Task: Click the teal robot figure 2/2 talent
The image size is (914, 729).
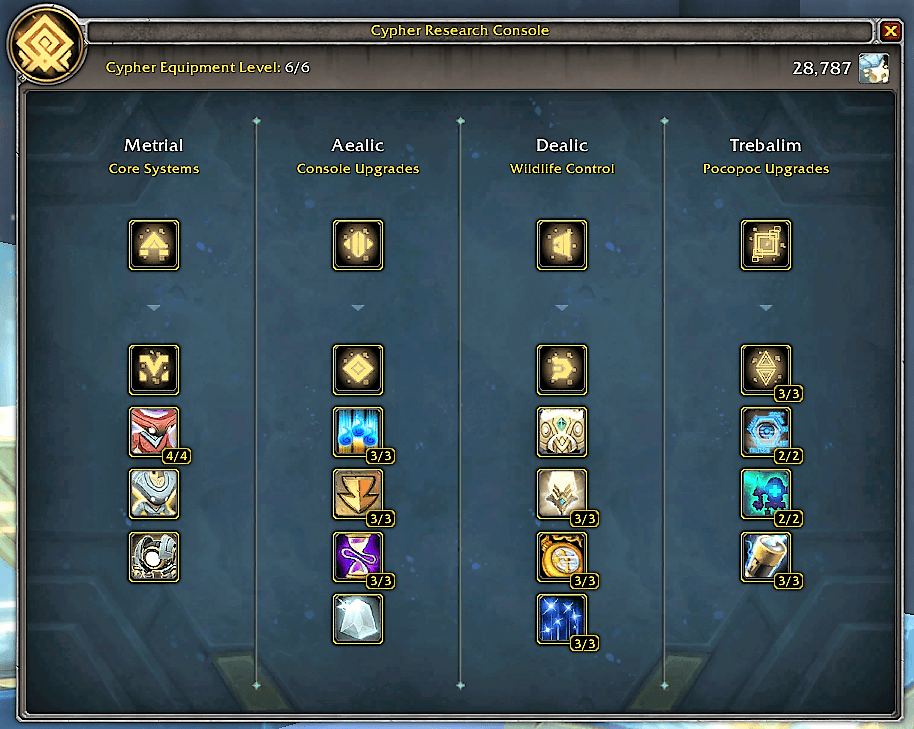Action: pyautogui.click(x=766, y=494)
